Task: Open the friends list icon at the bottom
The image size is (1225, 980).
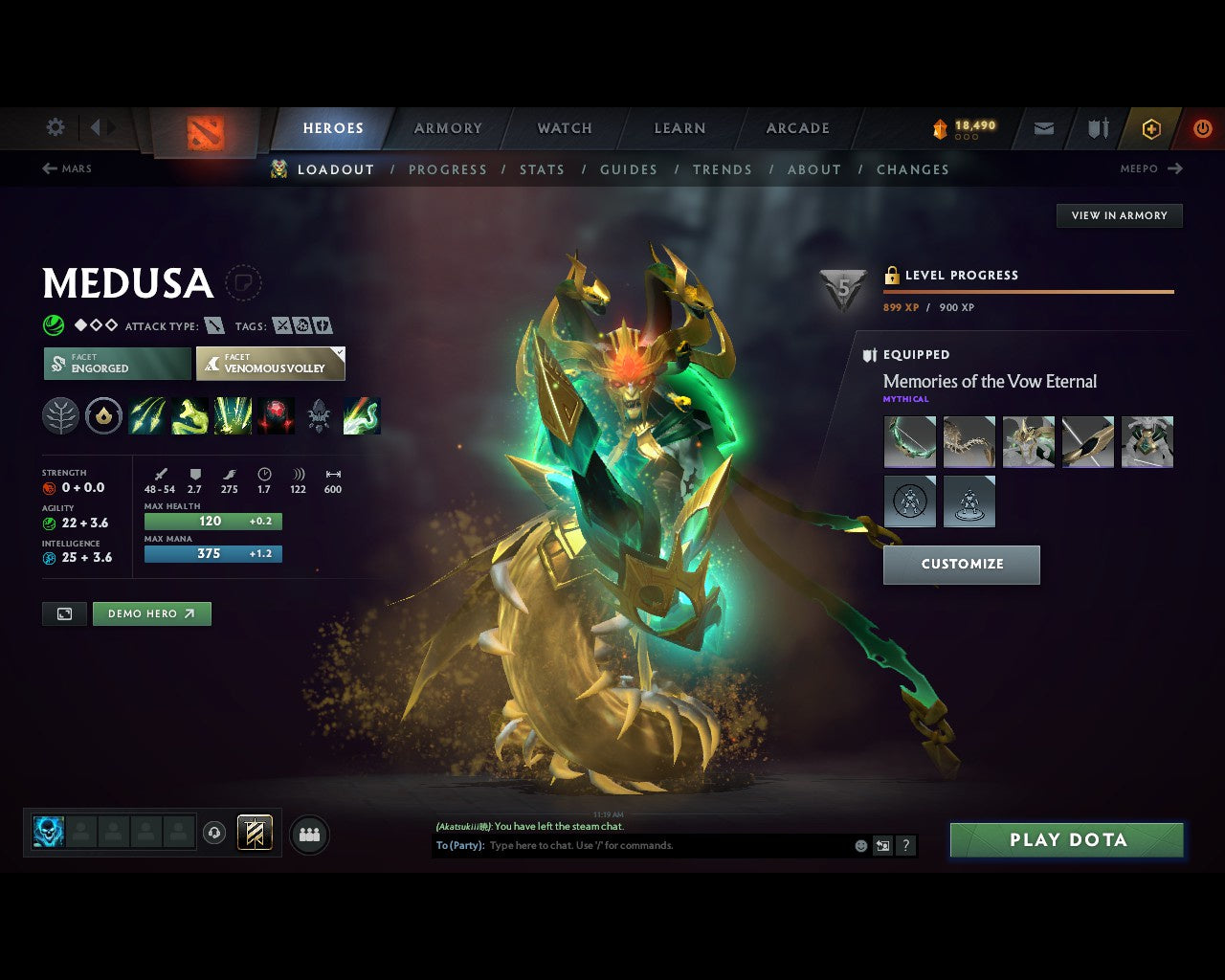Action: pos(308,833)
